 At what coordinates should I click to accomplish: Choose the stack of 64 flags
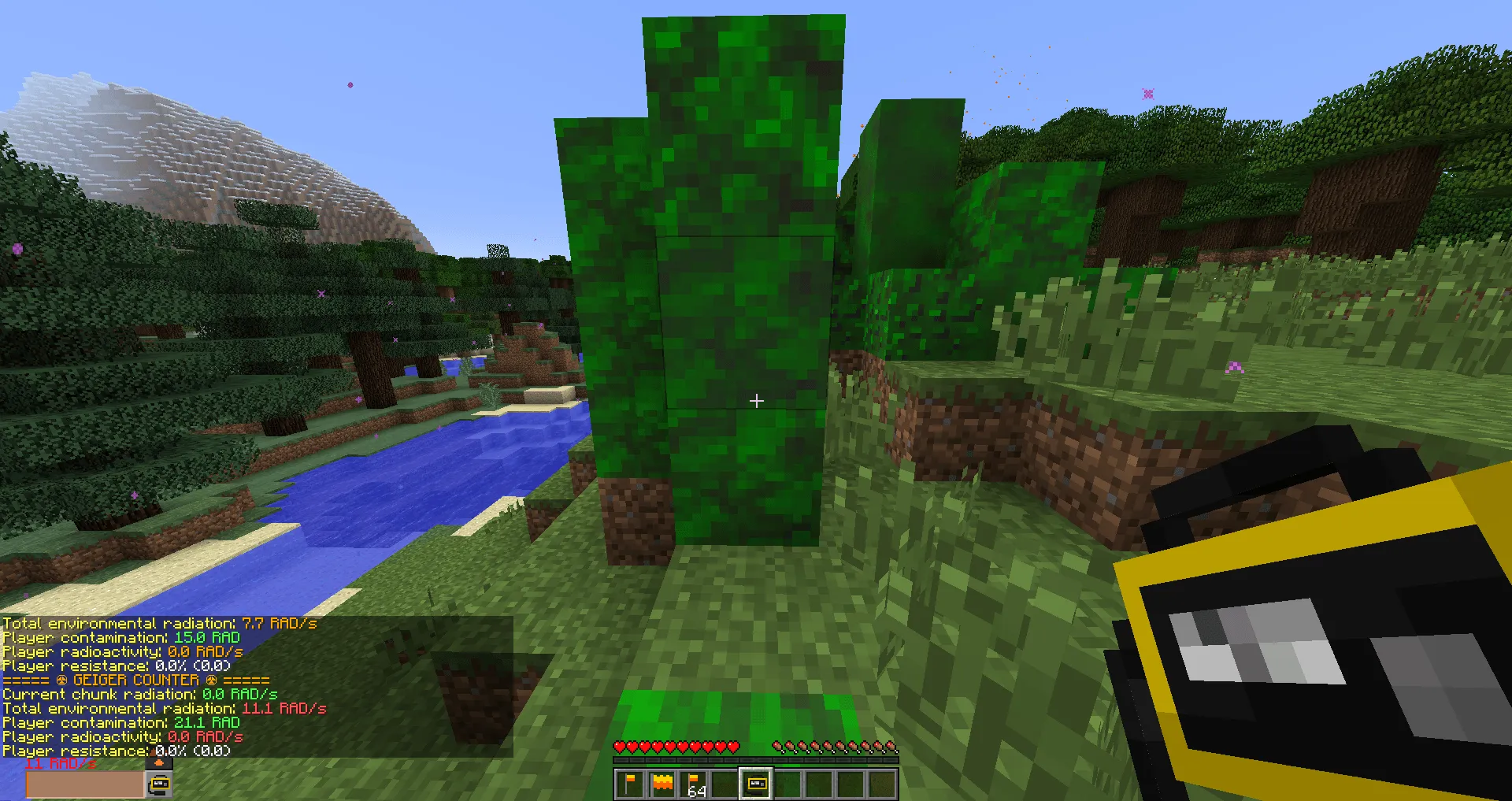(x=692, y=783)
